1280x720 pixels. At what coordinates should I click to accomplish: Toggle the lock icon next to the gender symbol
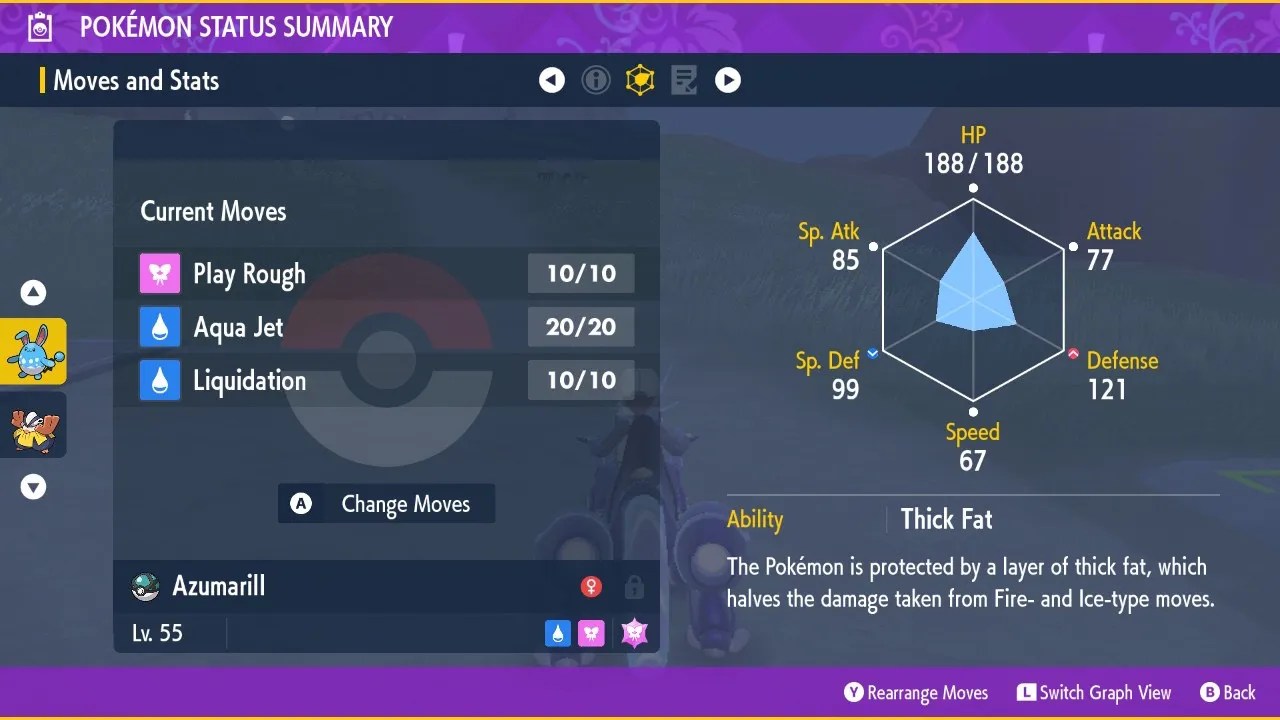coord(634,587)
